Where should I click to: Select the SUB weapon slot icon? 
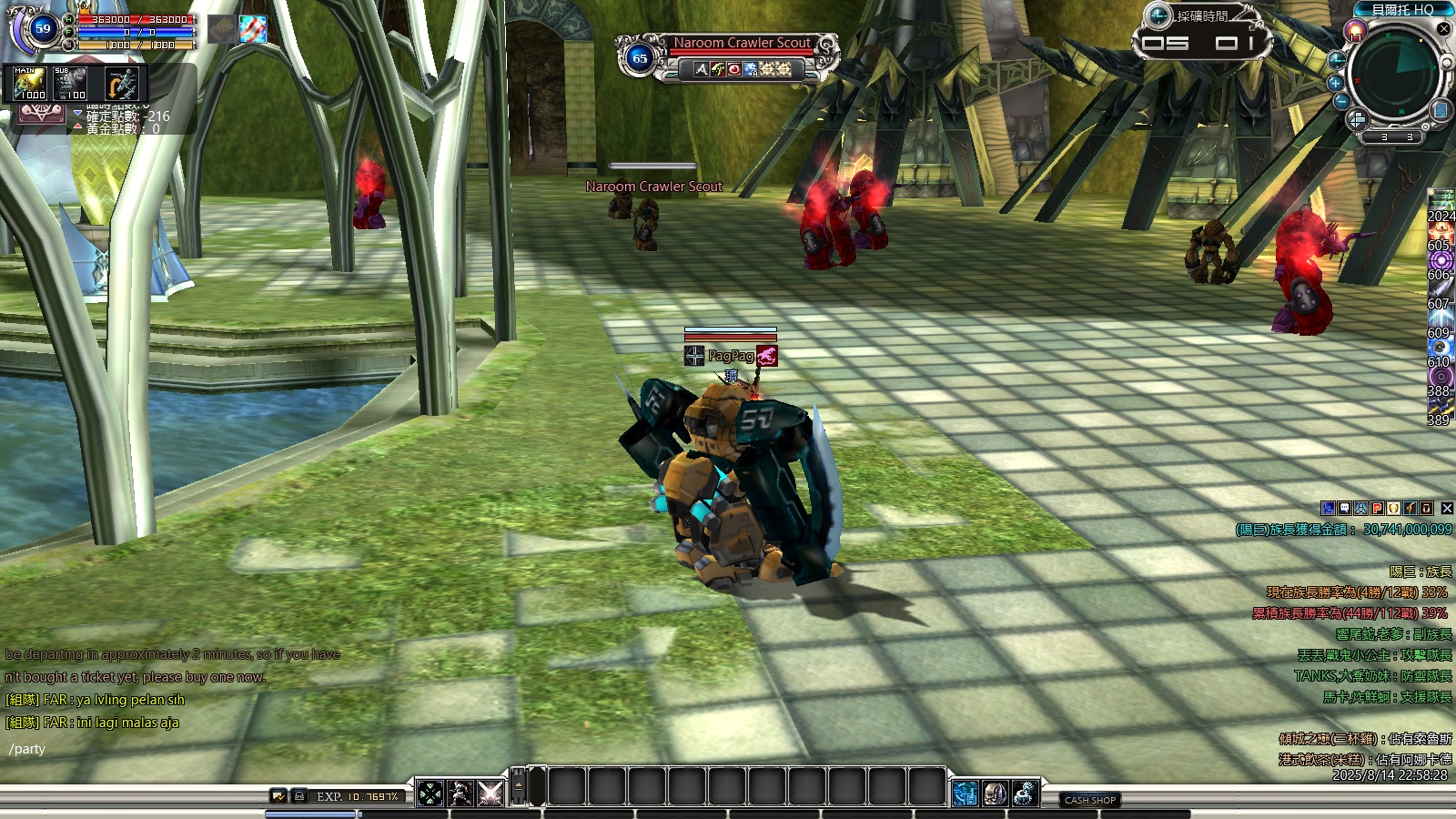pyautogui.click(x=71, y=84)
